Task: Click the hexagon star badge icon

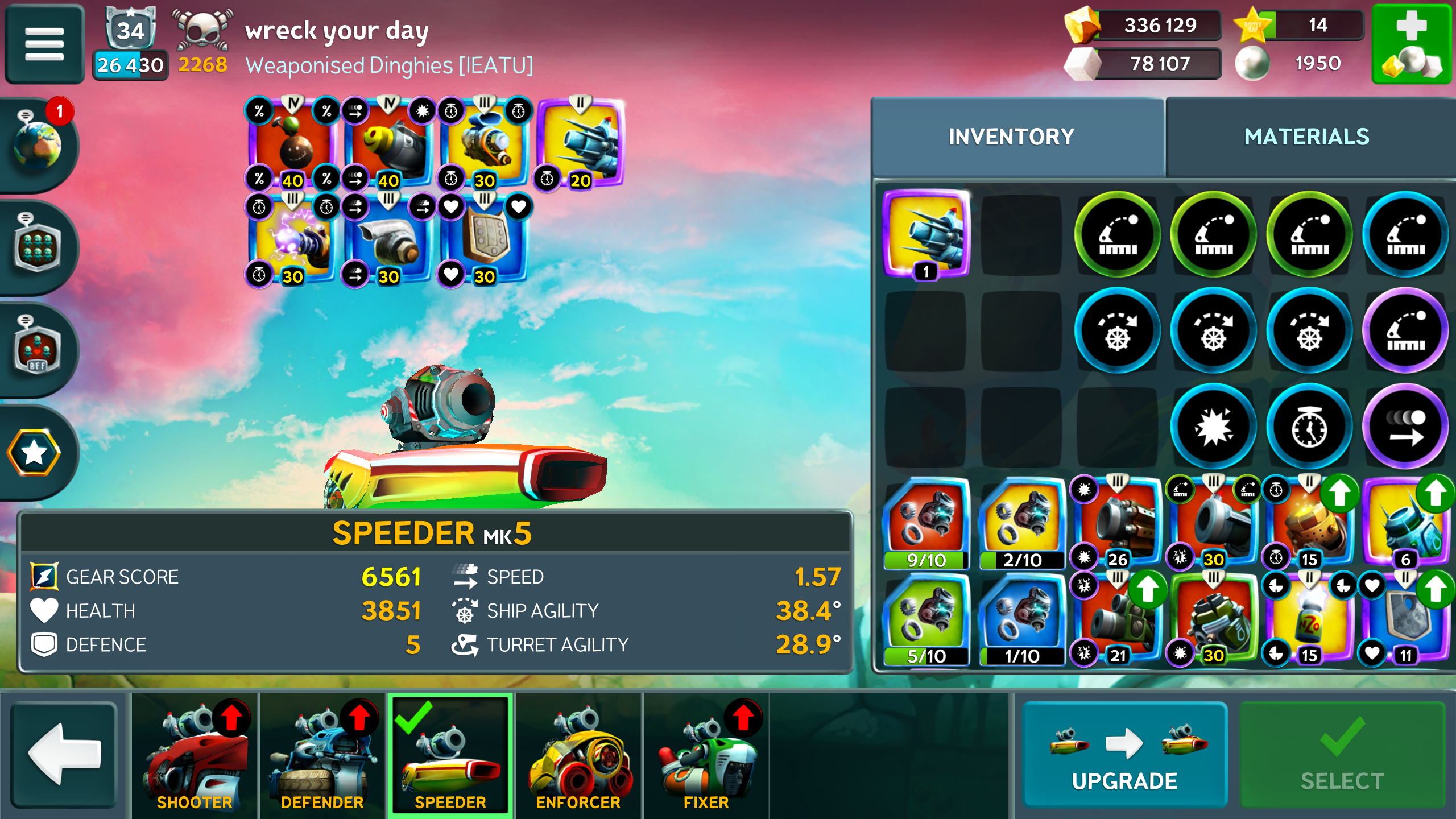Action: click(x=34, y=452)
